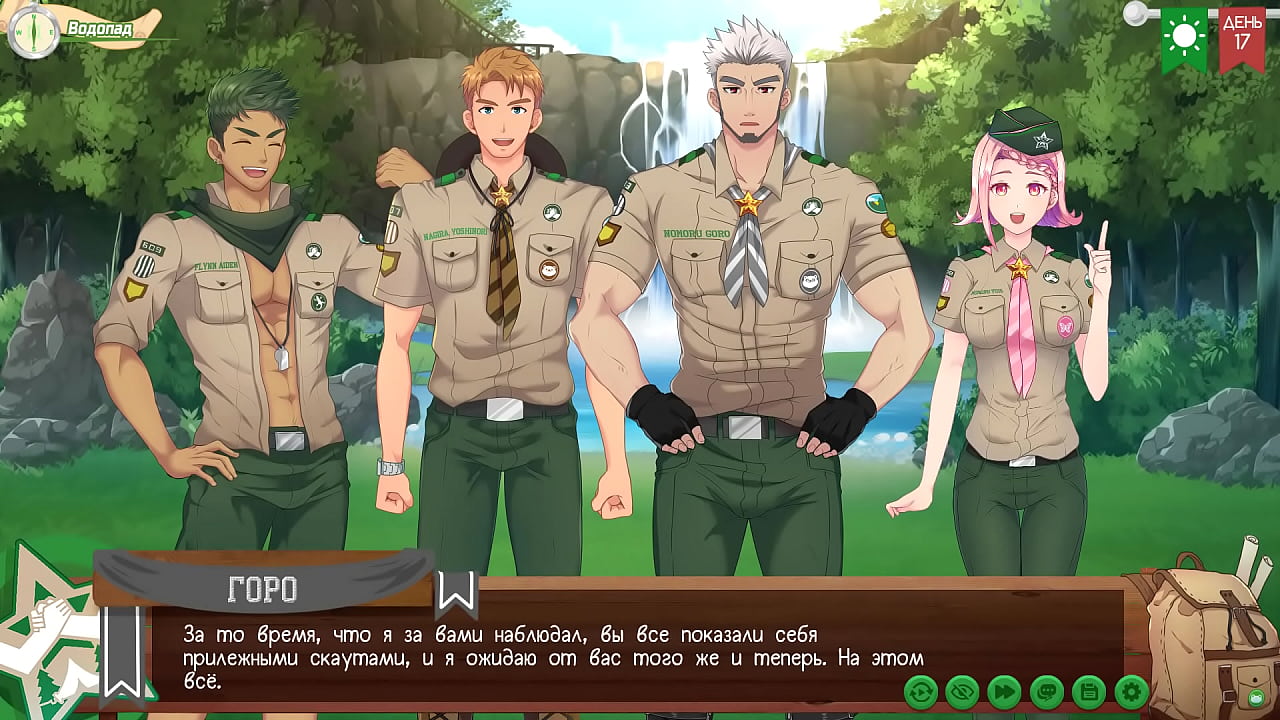Toggle auto-play dialogue mode
This screenshot has height=720, width=1280.
[x=920, y=691]
